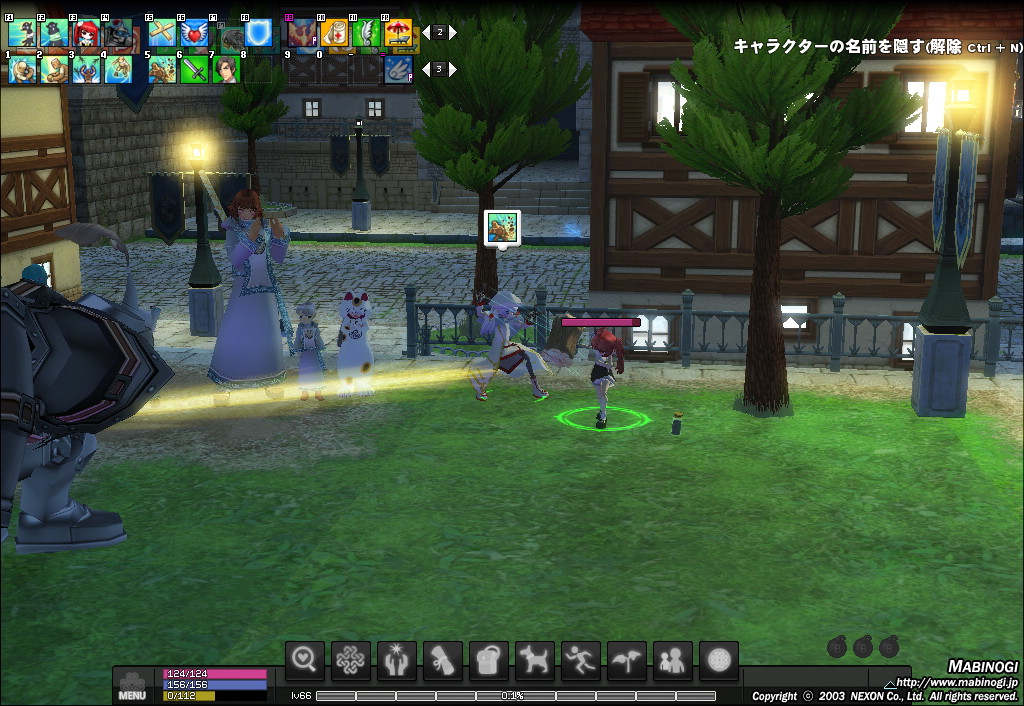1024x706 pixels.
Task: Select the beach umbrella hotkey slot
Action: [398, 34]
